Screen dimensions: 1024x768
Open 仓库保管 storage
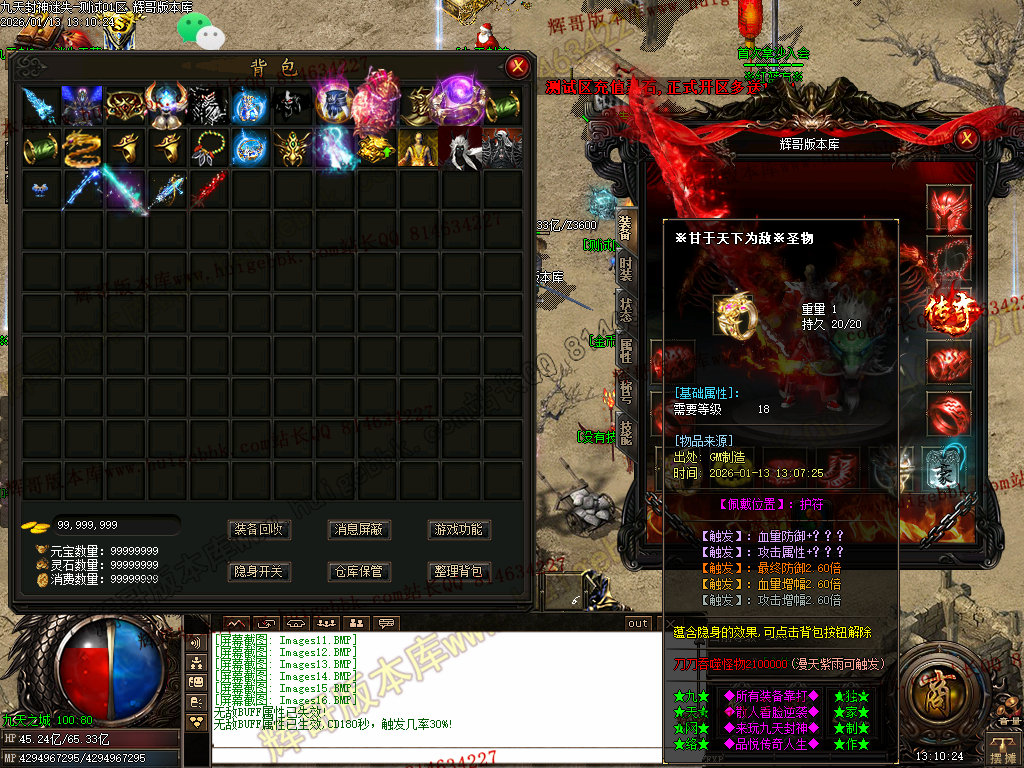(358, 571)
